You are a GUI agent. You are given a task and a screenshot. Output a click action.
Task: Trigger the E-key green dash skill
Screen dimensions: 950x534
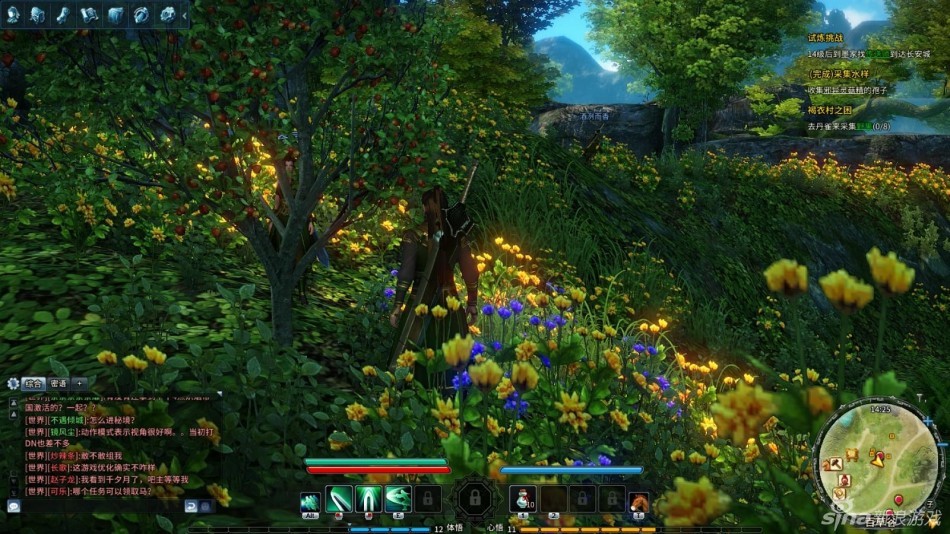pyautogui.click(x=397, y=498)
